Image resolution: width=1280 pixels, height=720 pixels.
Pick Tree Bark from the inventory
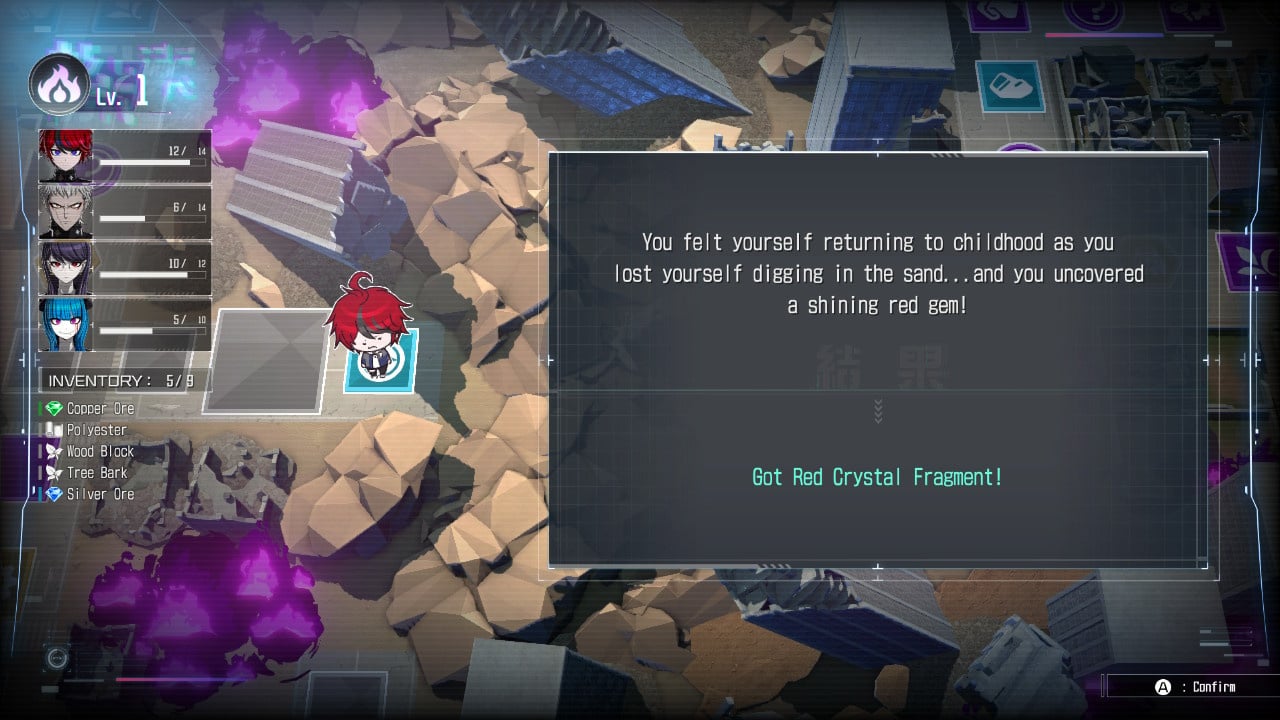click(96, 473)
